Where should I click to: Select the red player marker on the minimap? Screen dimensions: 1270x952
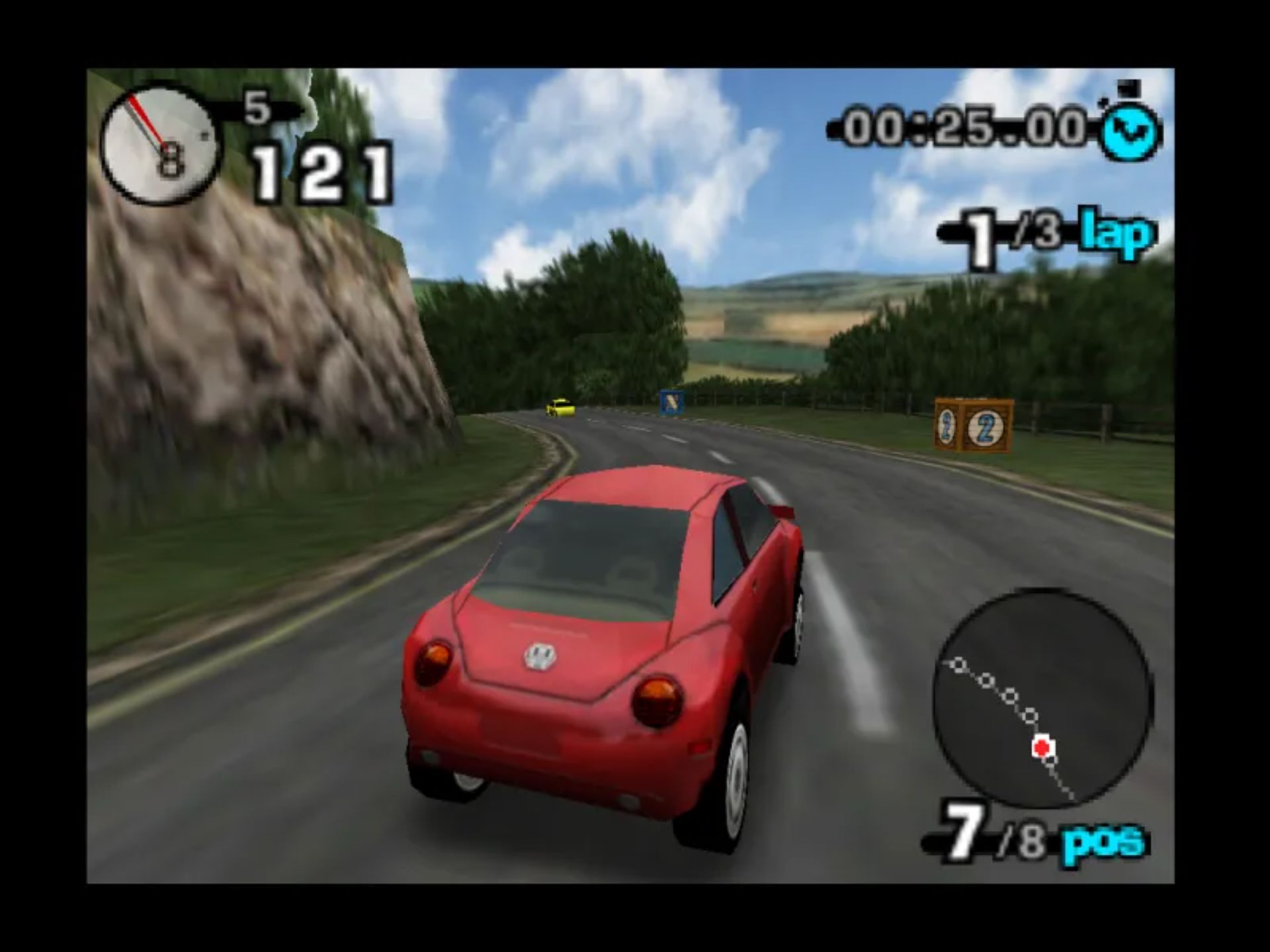(1042, 748)
